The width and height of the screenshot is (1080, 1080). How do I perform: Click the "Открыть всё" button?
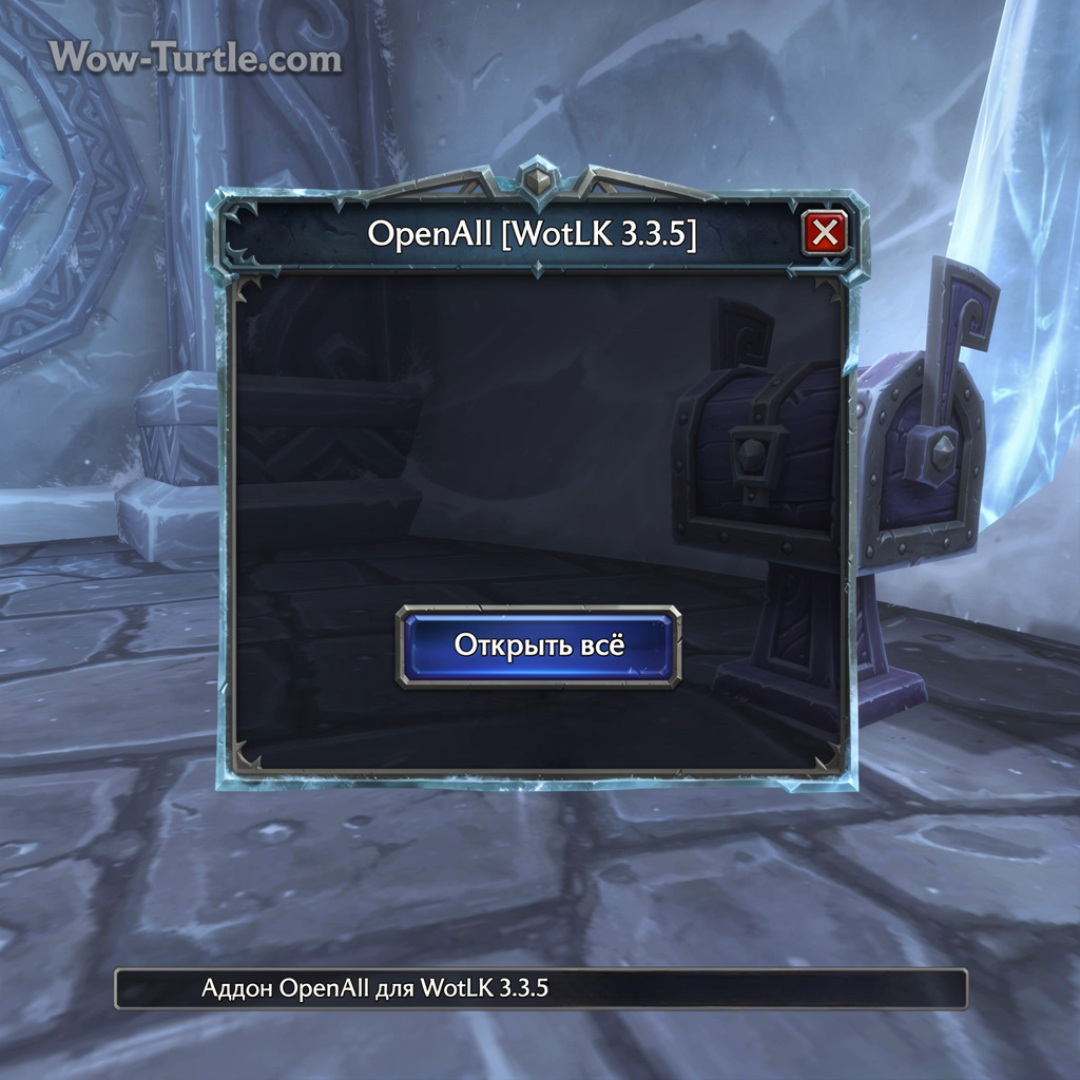539,645
